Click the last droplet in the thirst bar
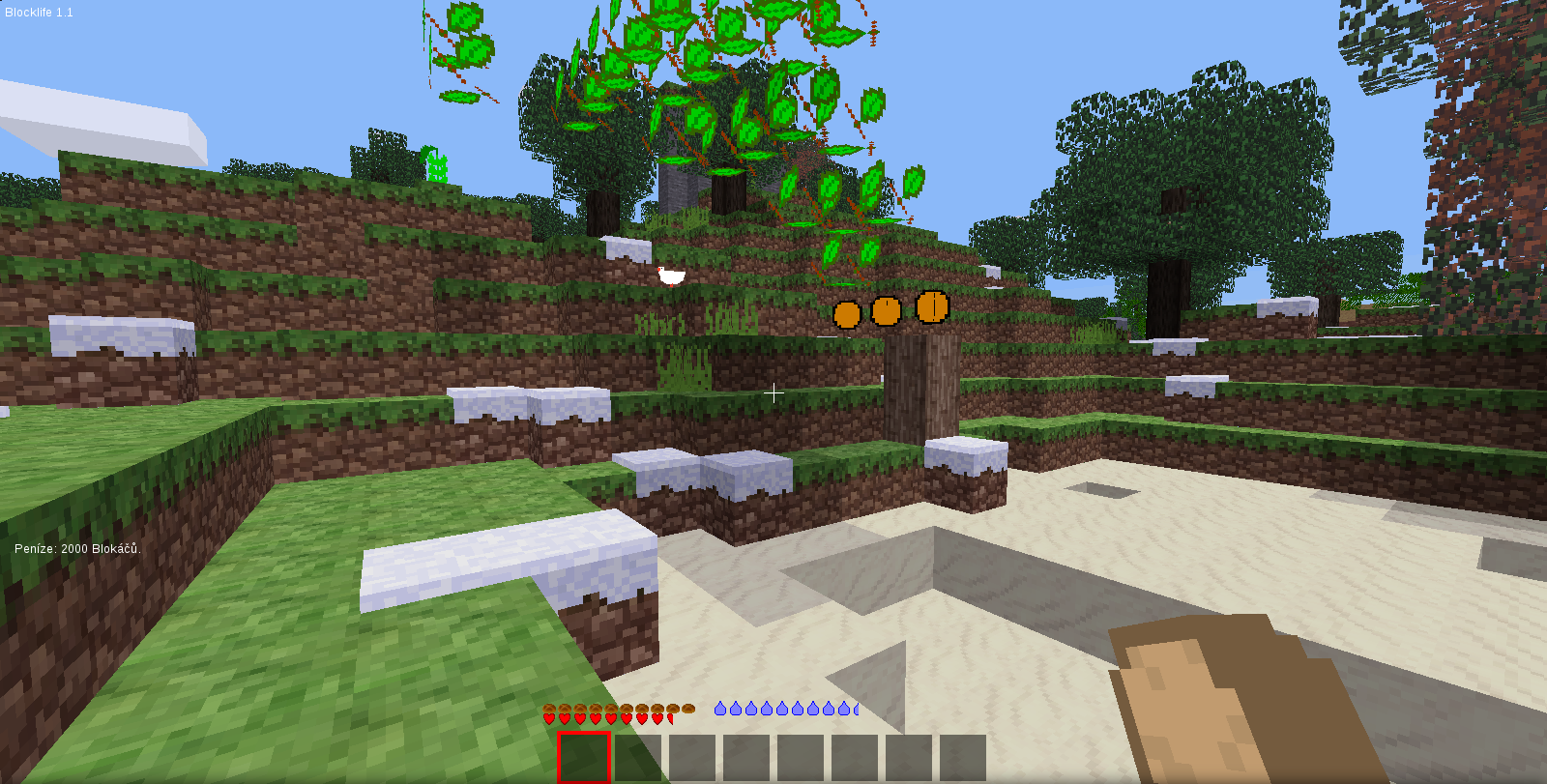This screenshot has height=784, width=1547. [x=855, y=709]
